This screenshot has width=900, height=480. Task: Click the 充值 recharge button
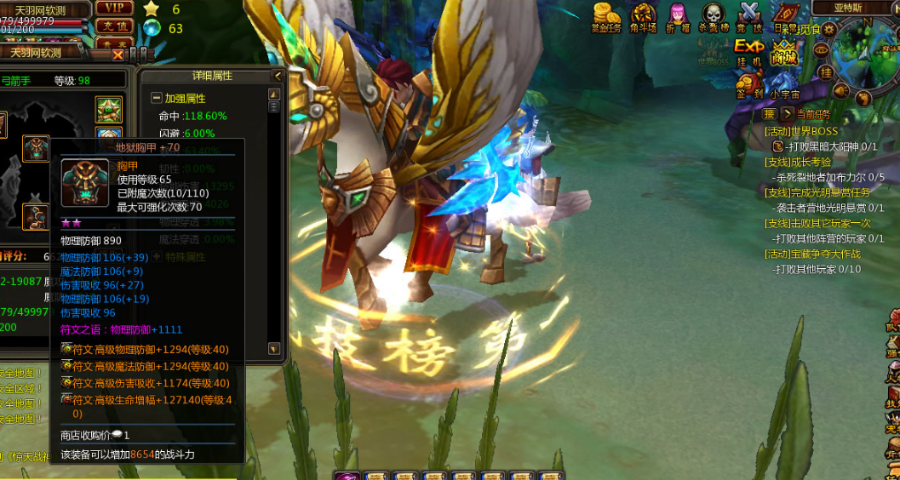tap(115, 26)
